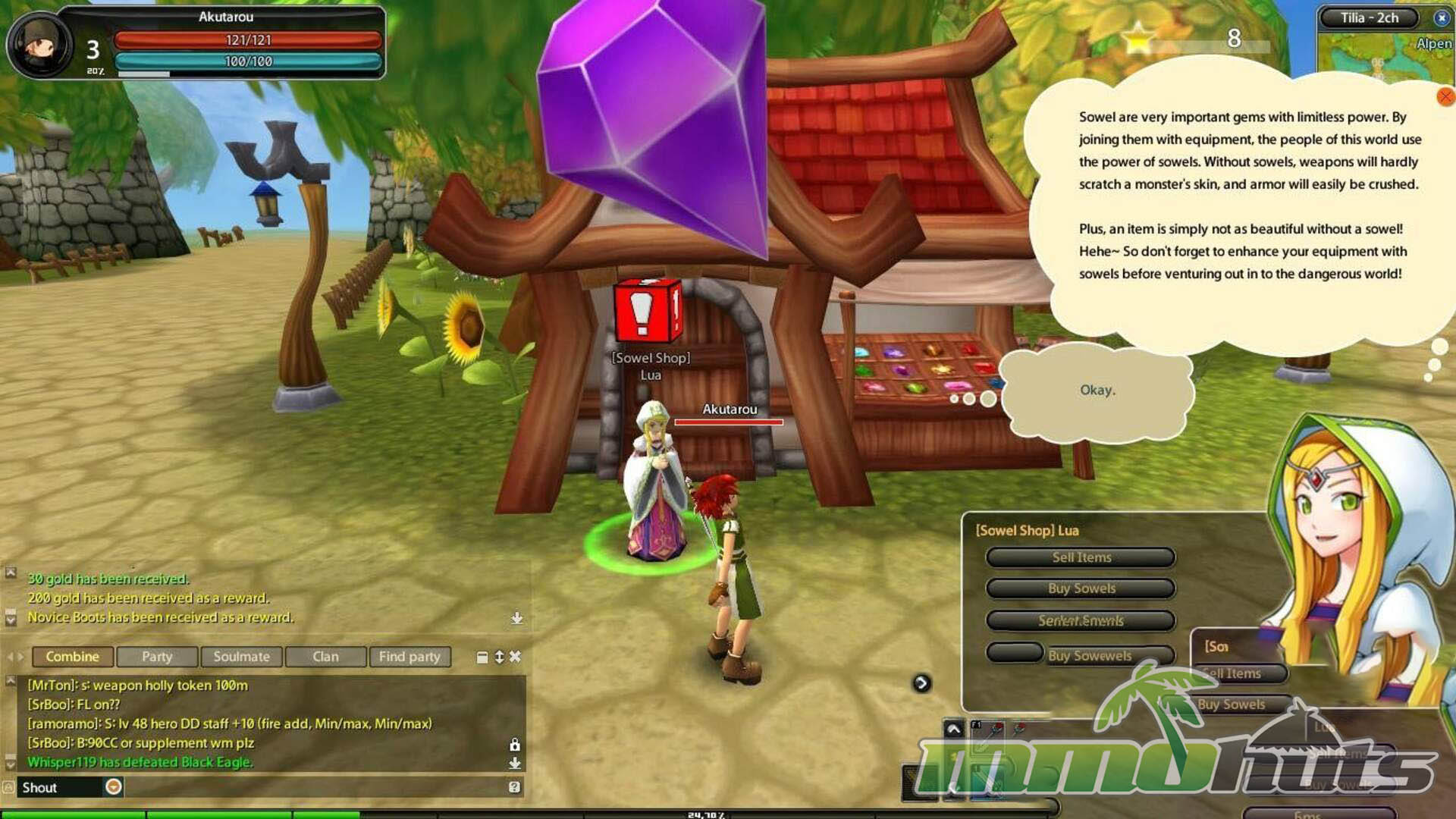
Task: Switch to the Party chat tab
Action: (157, 657)
